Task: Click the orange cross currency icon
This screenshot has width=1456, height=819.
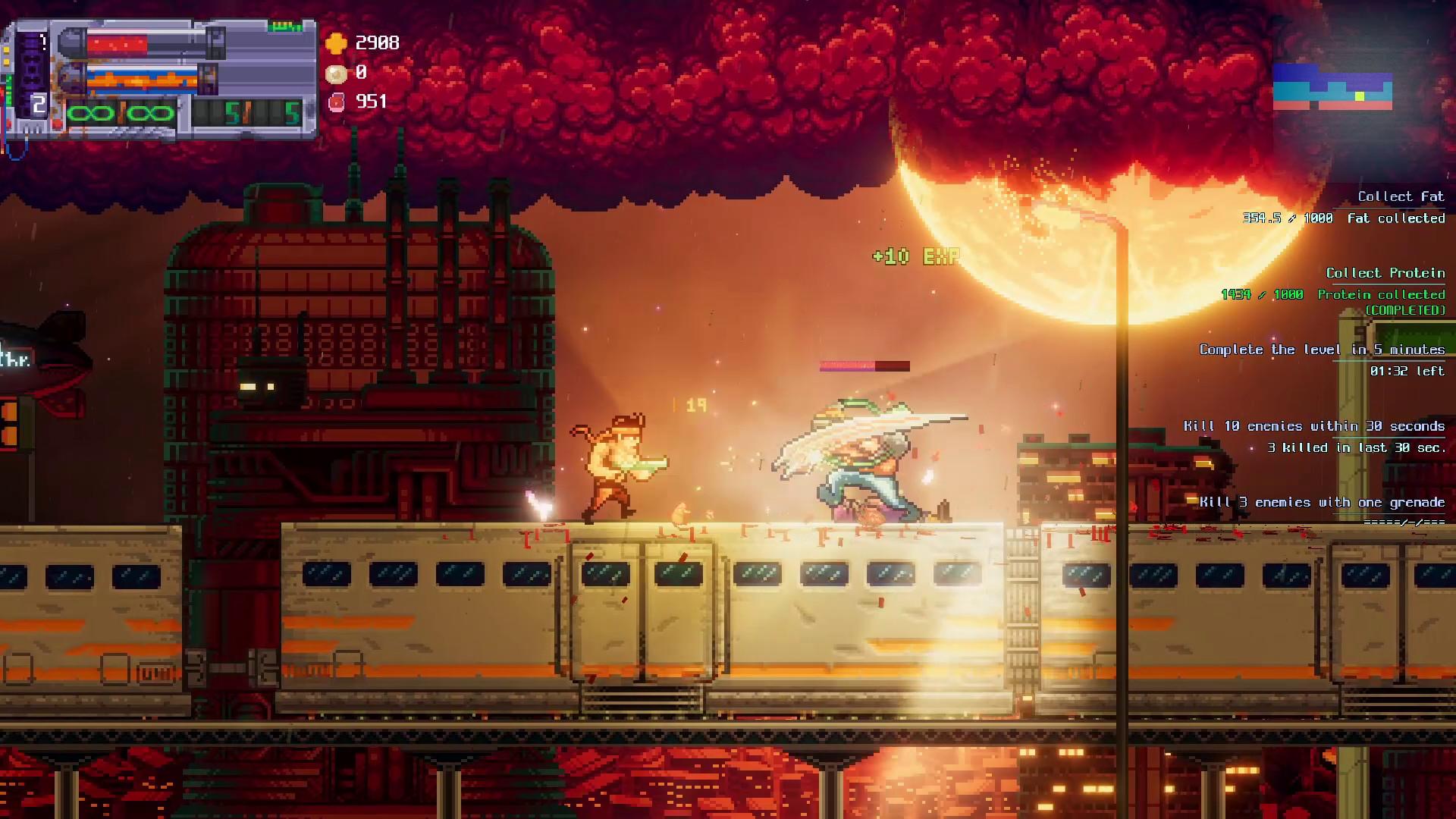Action: (x=336, y=43)
